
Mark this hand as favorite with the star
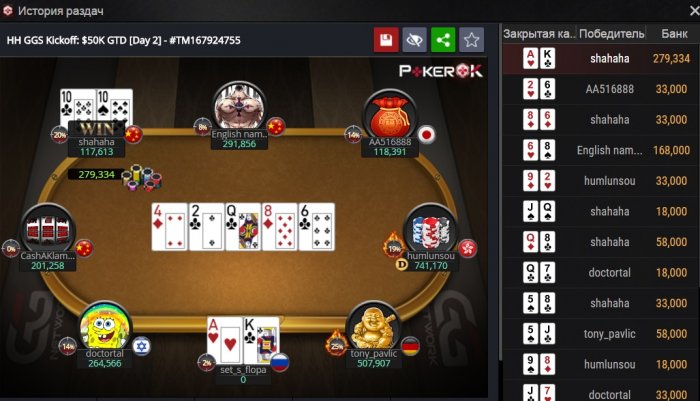472,40
